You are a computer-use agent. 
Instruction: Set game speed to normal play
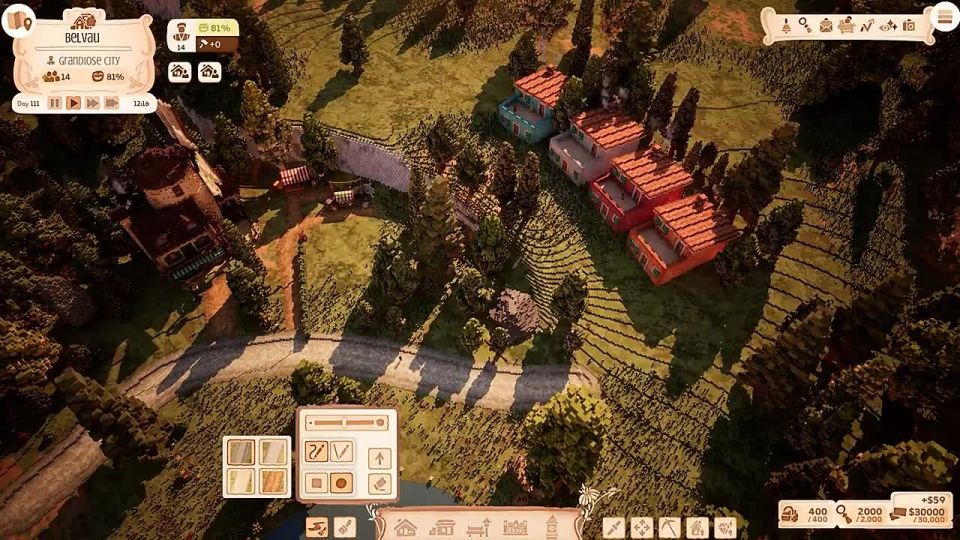pos(73,103)
